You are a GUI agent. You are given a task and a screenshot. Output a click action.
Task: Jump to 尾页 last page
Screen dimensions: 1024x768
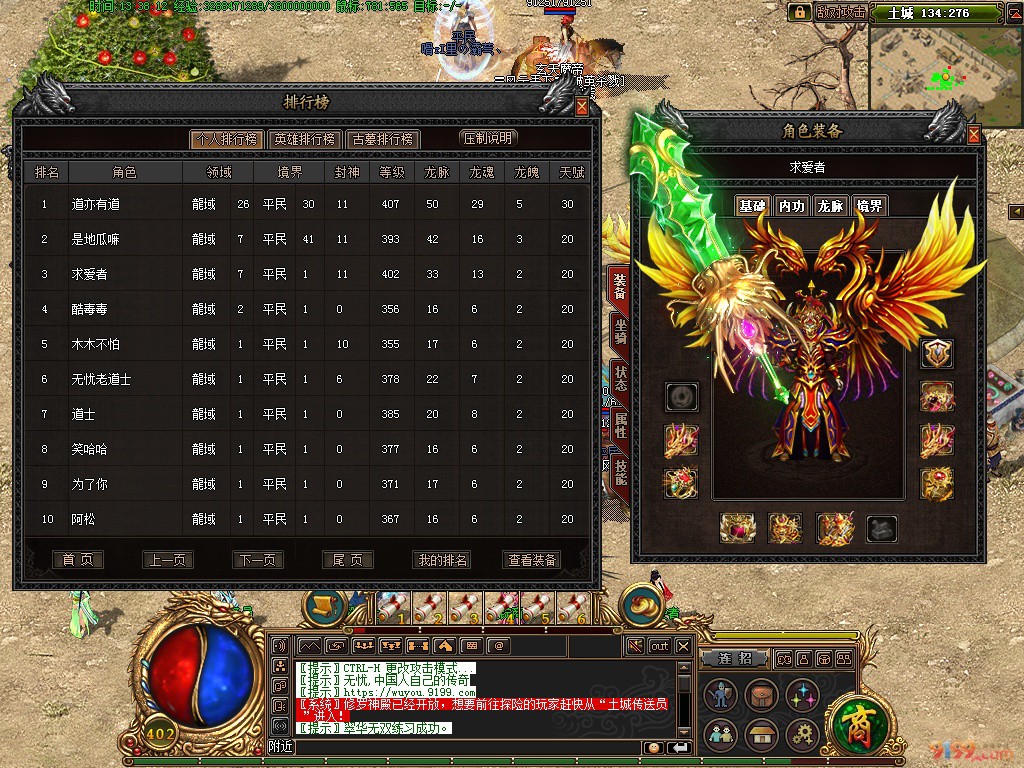point(347,560)
